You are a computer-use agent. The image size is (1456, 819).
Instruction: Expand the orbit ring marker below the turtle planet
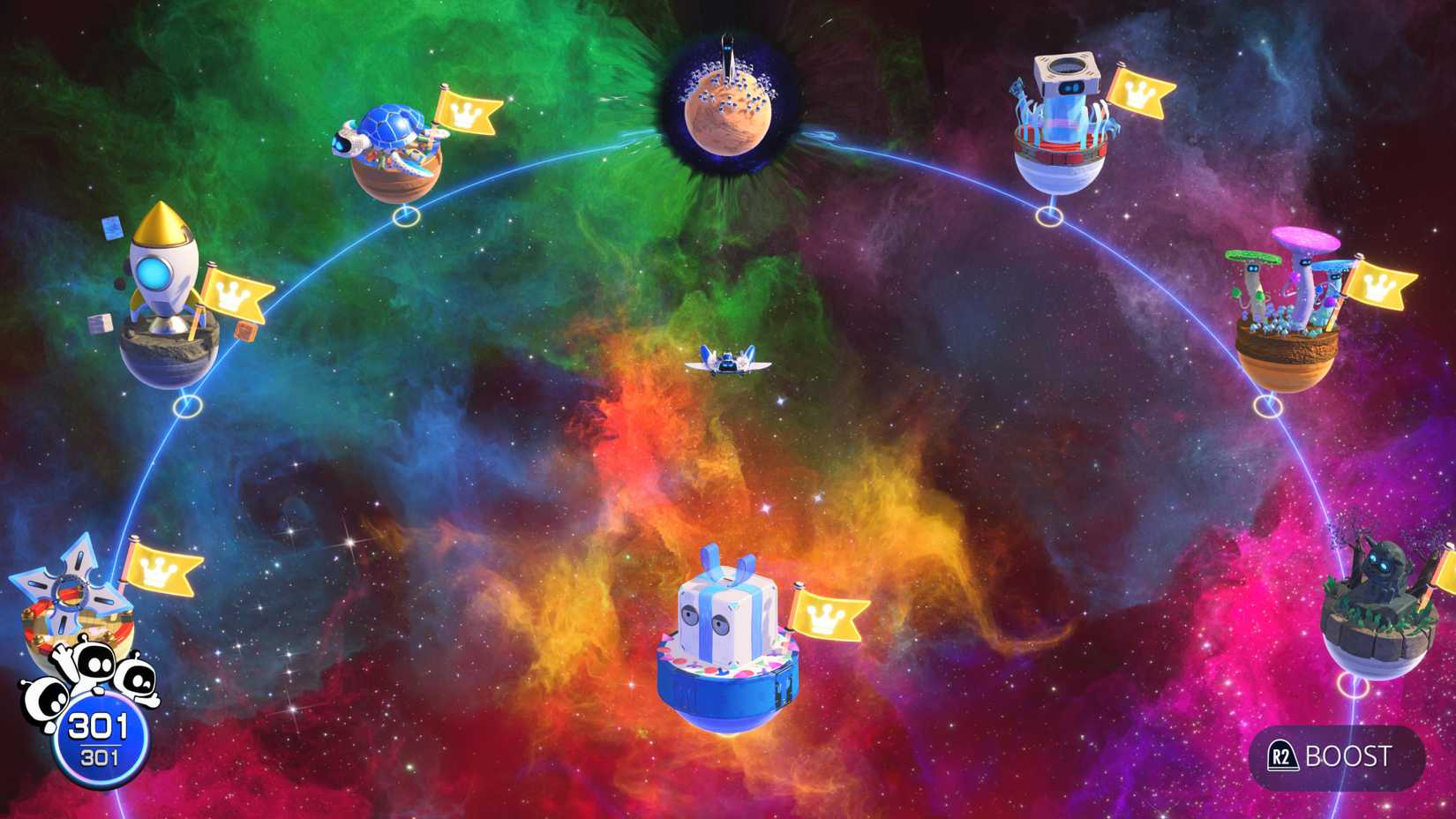tap(405, 214)
